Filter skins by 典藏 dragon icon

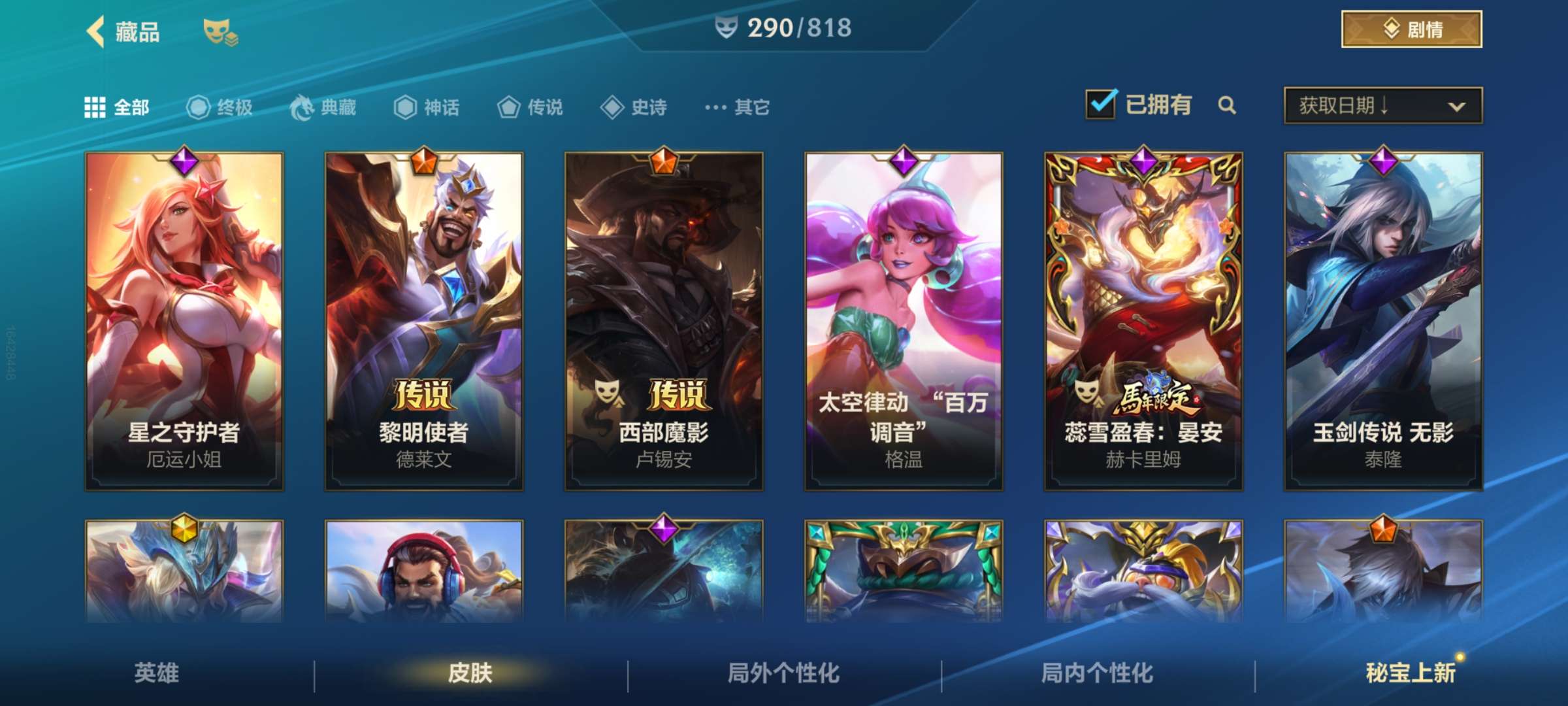coord(302,107)
